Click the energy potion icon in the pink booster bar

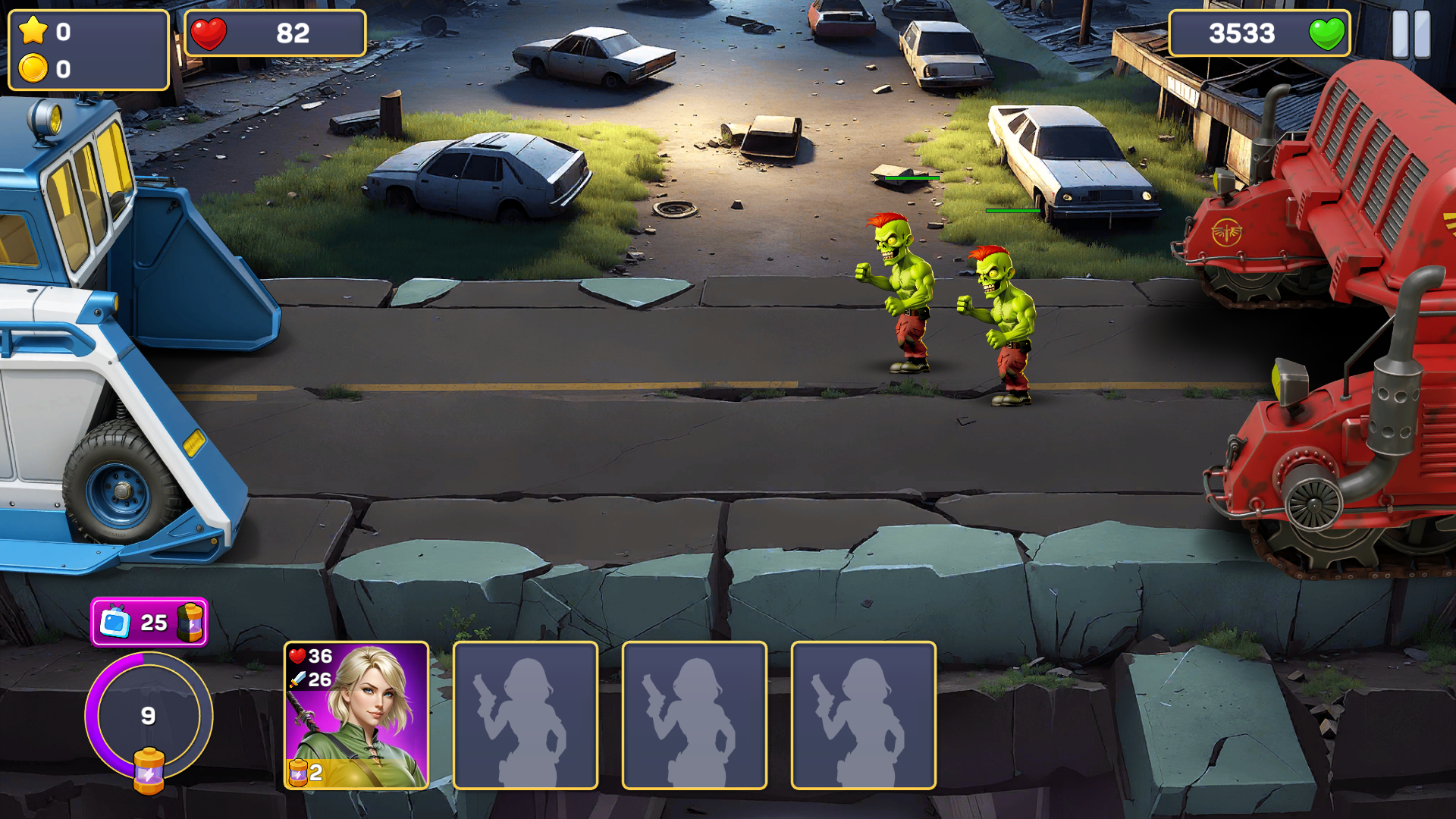192,621
